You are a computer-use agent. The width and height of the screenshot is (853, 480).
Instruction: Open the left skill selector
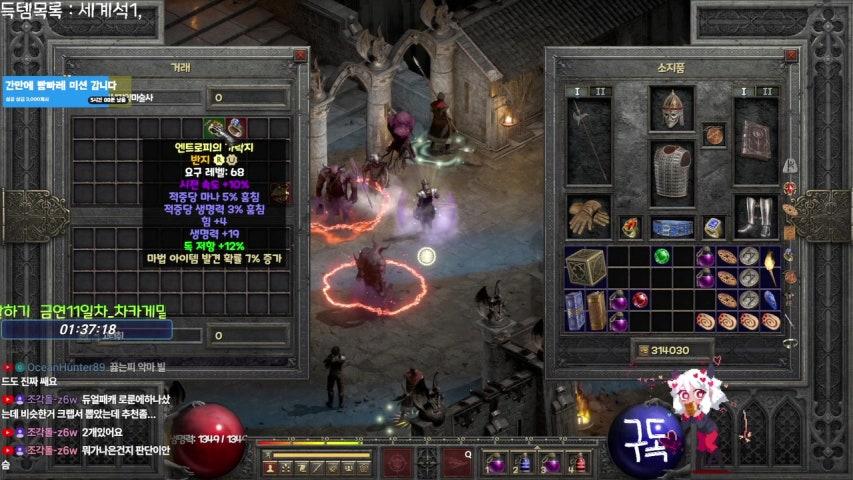coord(397,462)
